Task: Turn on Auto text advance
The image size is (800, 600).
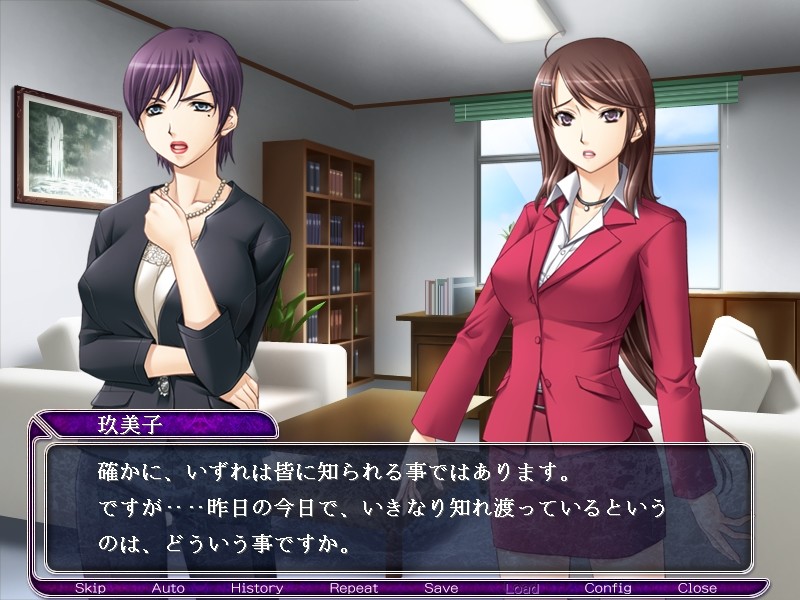Action: (168, 588)
